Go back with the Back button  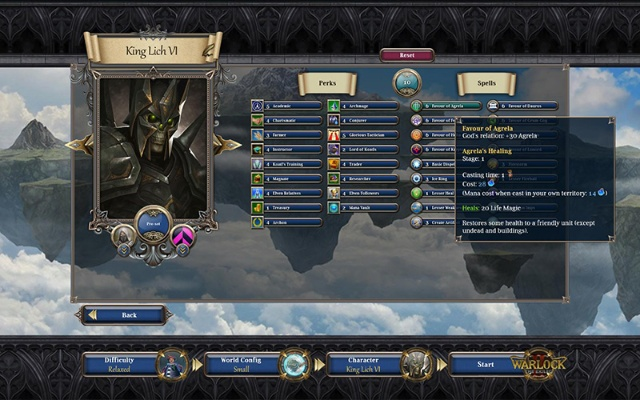coord(124,315)
